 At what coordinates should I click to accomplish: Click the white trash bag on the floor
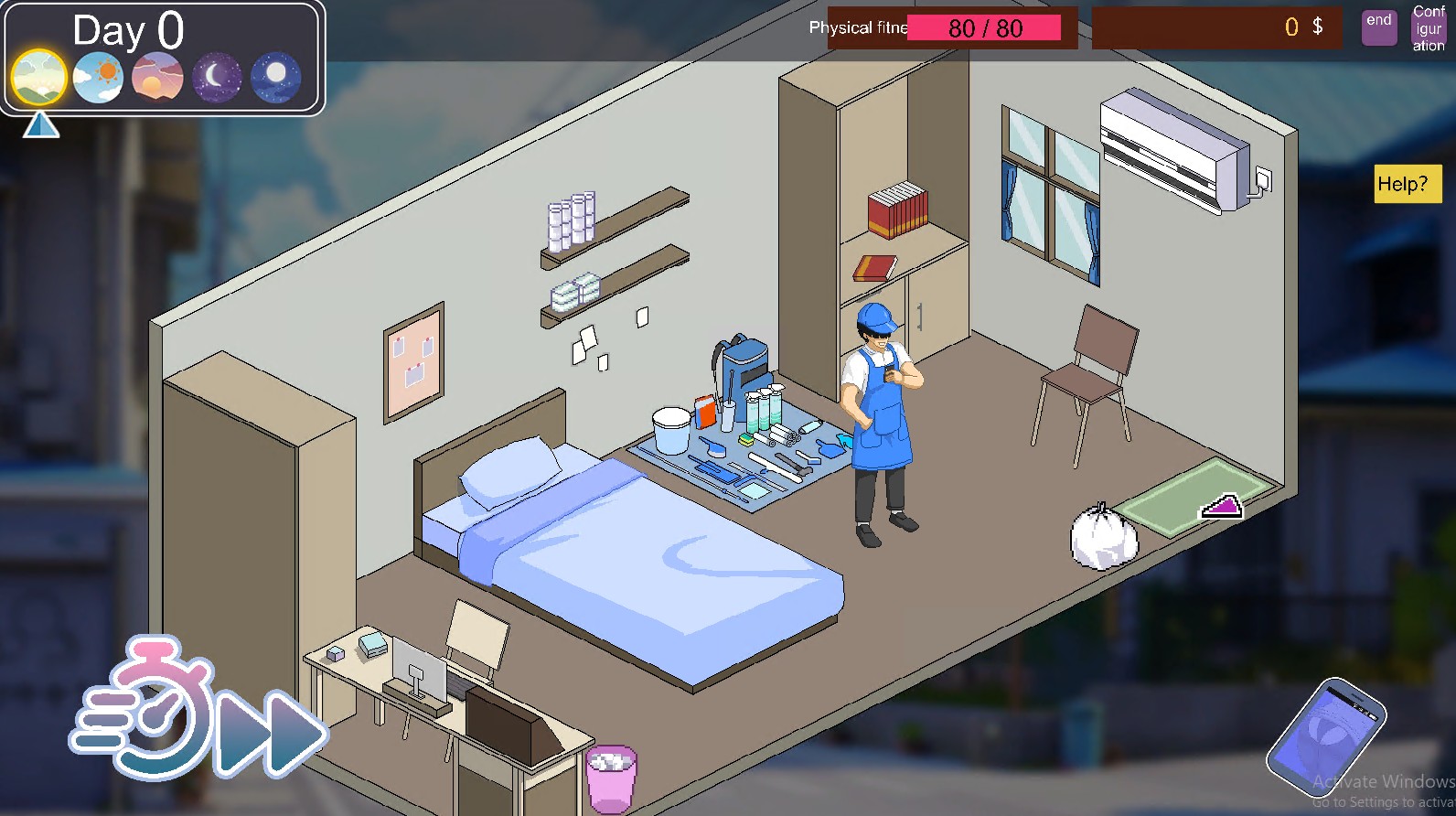click(1102, 535)
